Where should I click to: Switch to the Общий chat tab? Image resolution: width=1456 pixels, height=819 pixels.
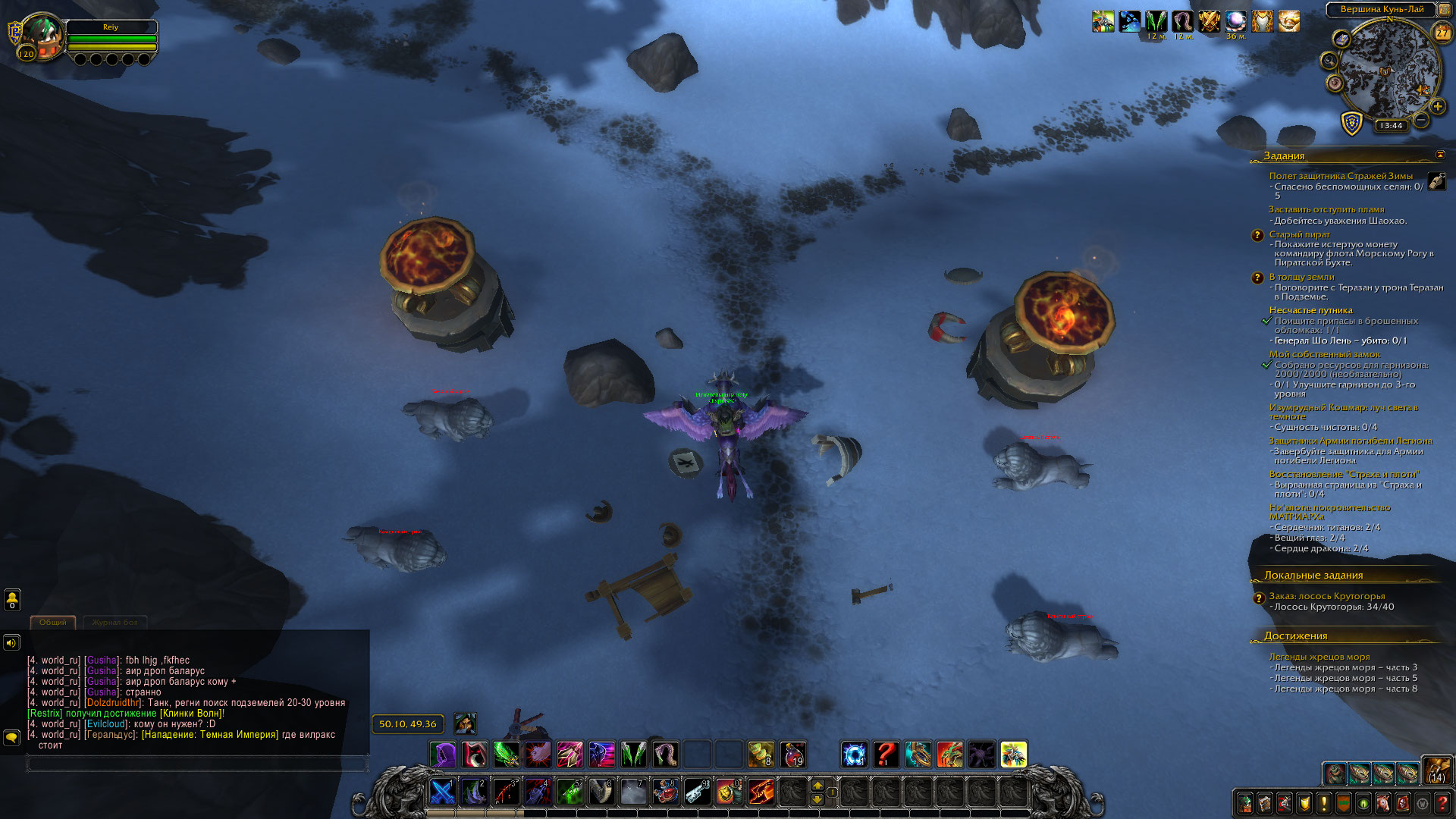click(53, 623)
